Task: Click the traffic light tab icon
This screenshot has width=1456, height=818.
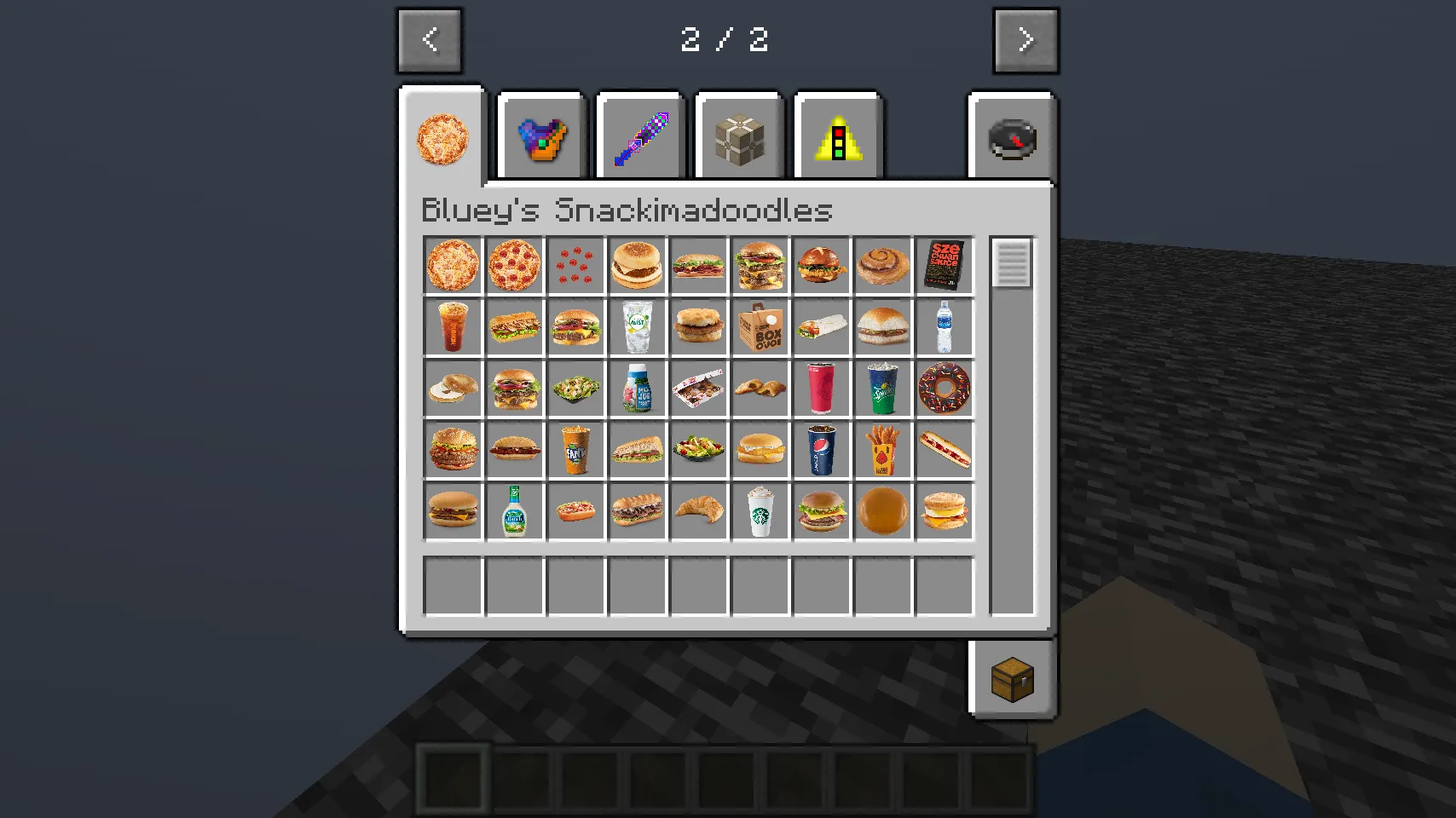Action: tap(836, 136)
